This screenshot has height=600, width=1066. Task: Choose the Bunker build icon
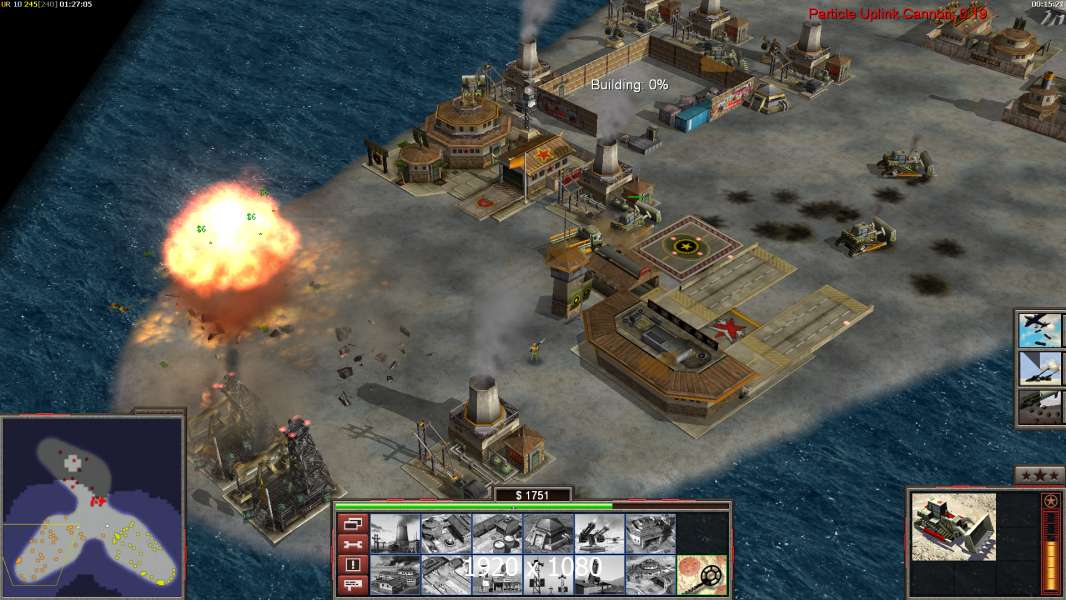[x=548, y=533]
